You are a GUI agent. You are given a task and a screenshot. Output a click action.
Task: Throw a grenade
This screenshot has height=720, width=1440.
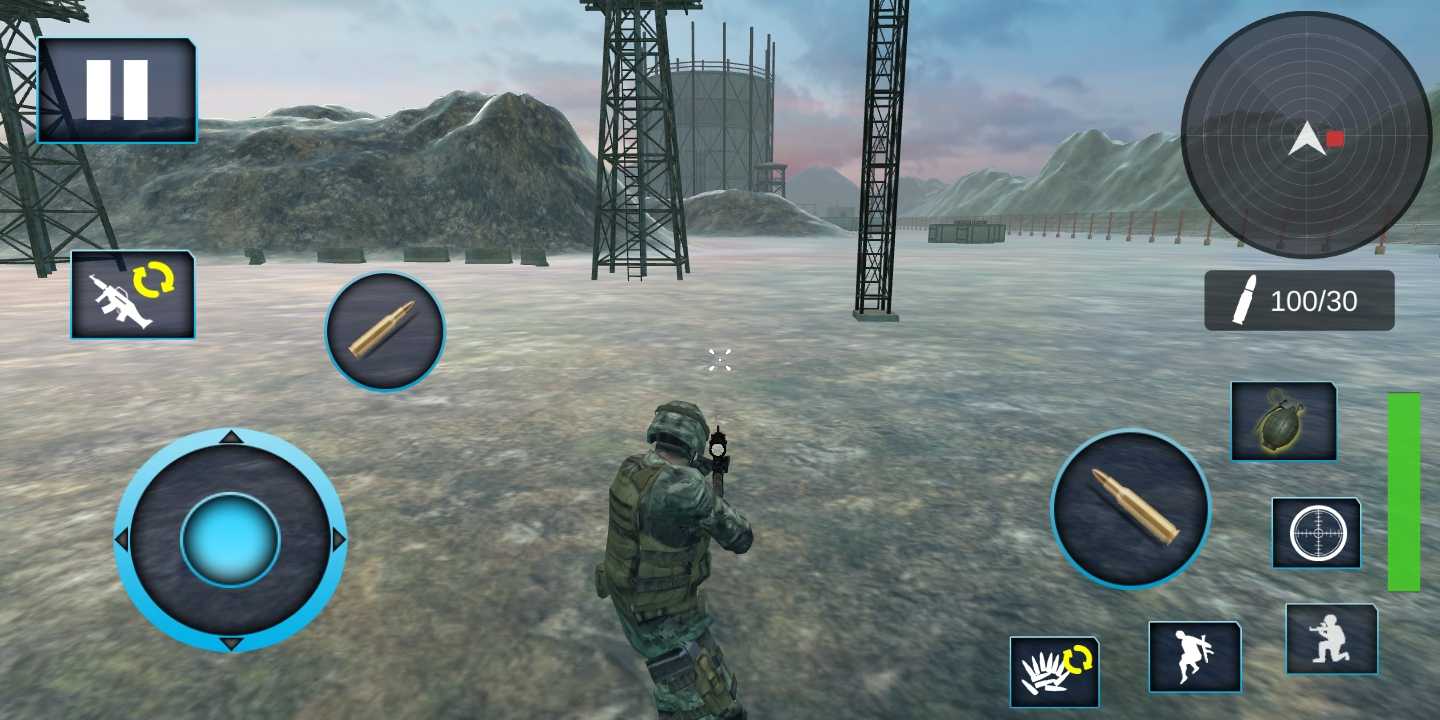[x=1283, y=421]
